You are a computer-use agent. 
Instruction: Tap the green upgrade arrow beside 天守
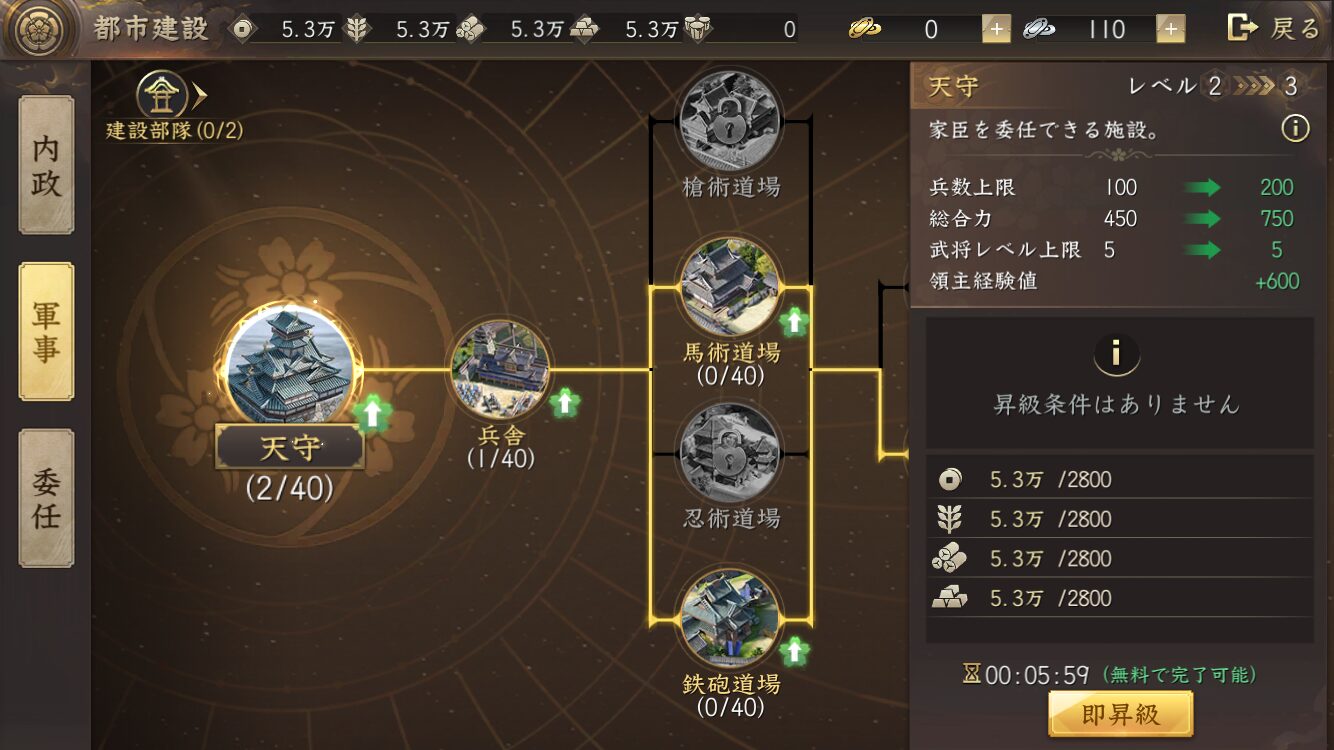(x=372, y=412)
